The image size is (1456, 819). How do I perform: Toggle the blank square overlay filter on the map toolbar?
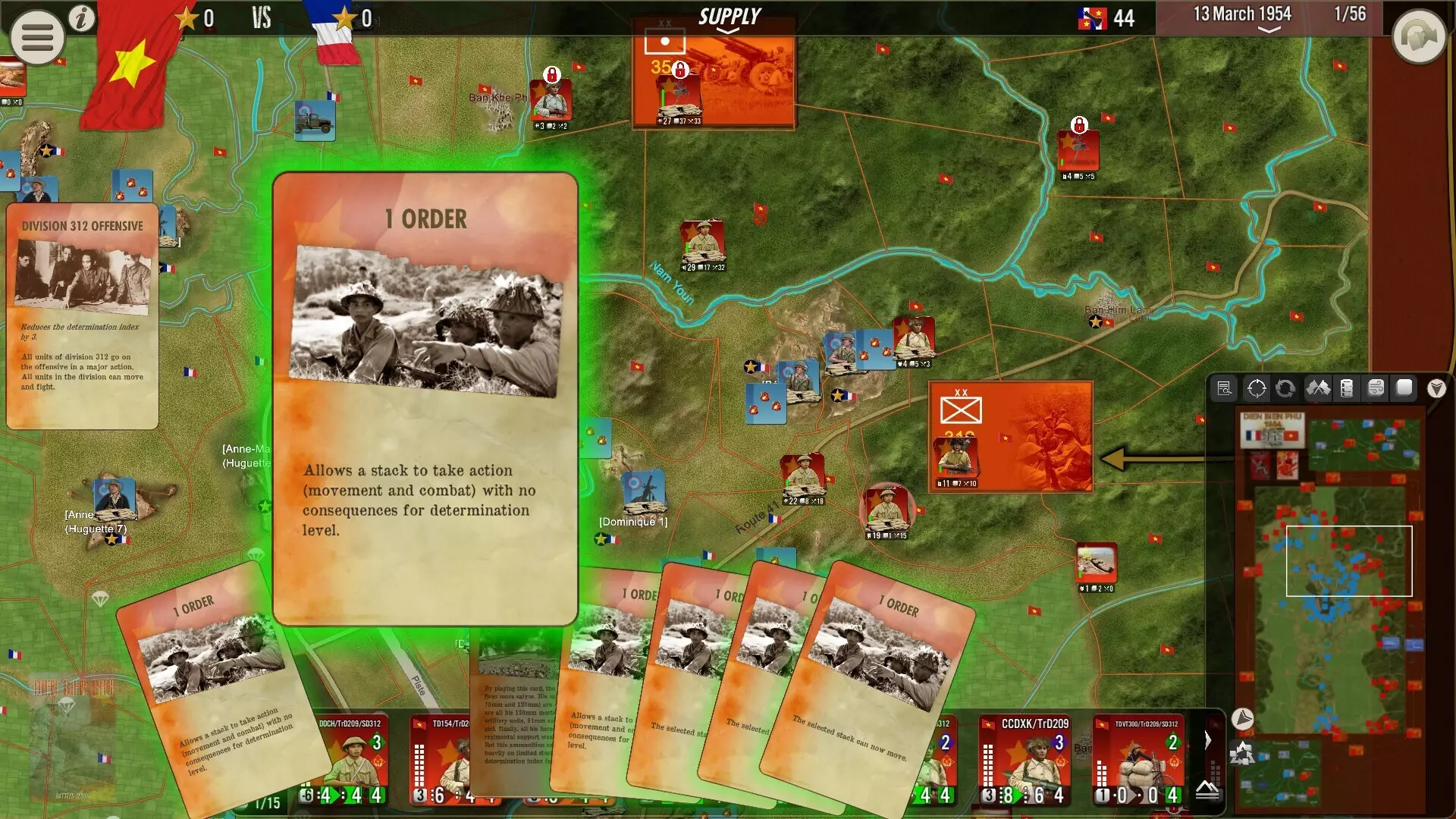click(x=1404, y=388)
